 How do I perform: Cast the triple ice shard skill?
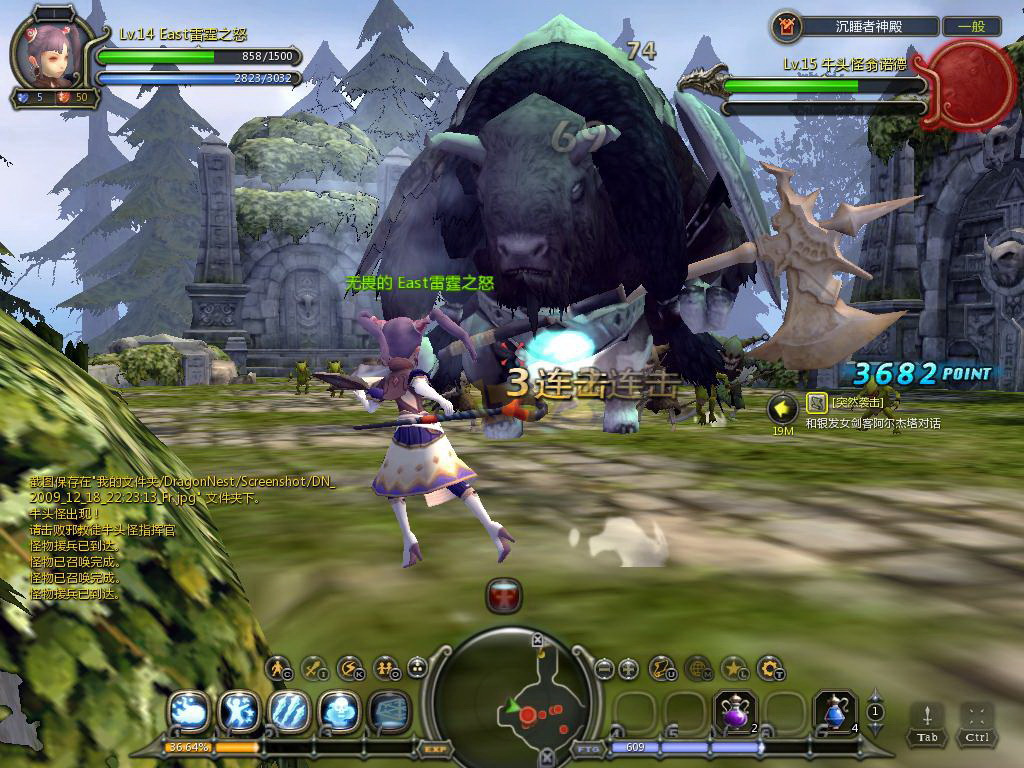288,712
